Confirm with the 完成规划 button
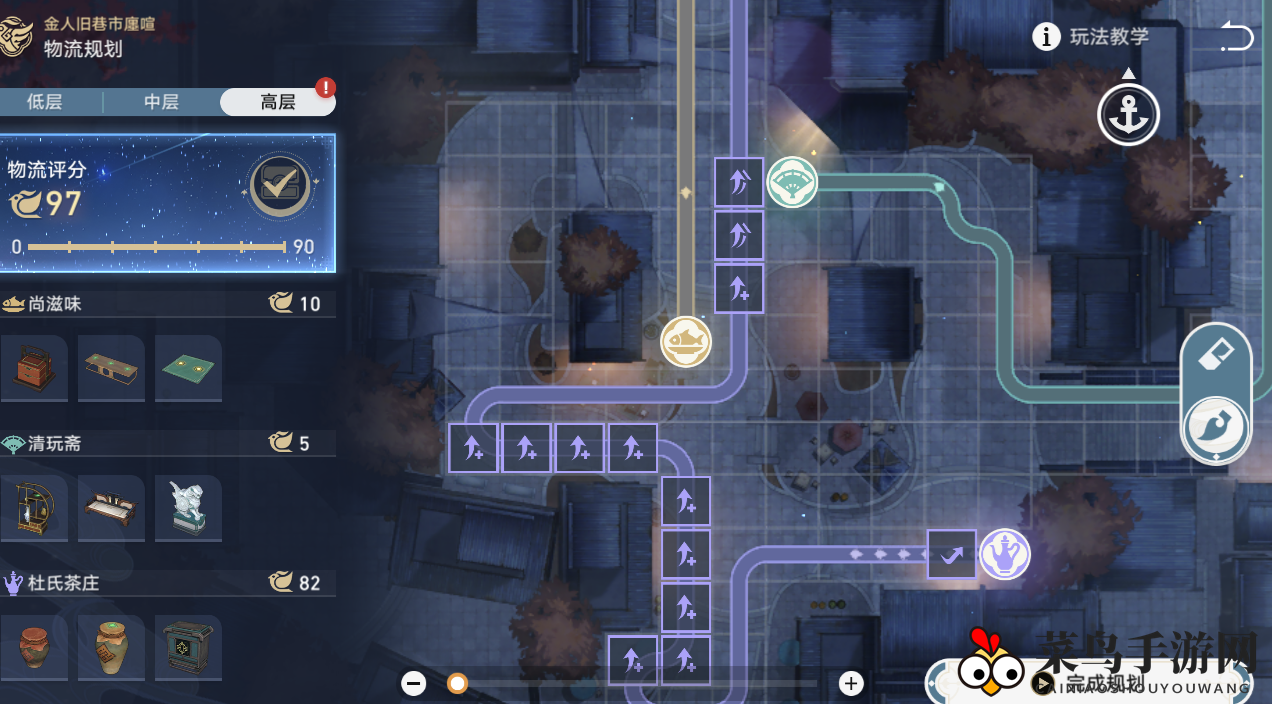This screenshot has height=704, width=1272. tap(1100, 684)
